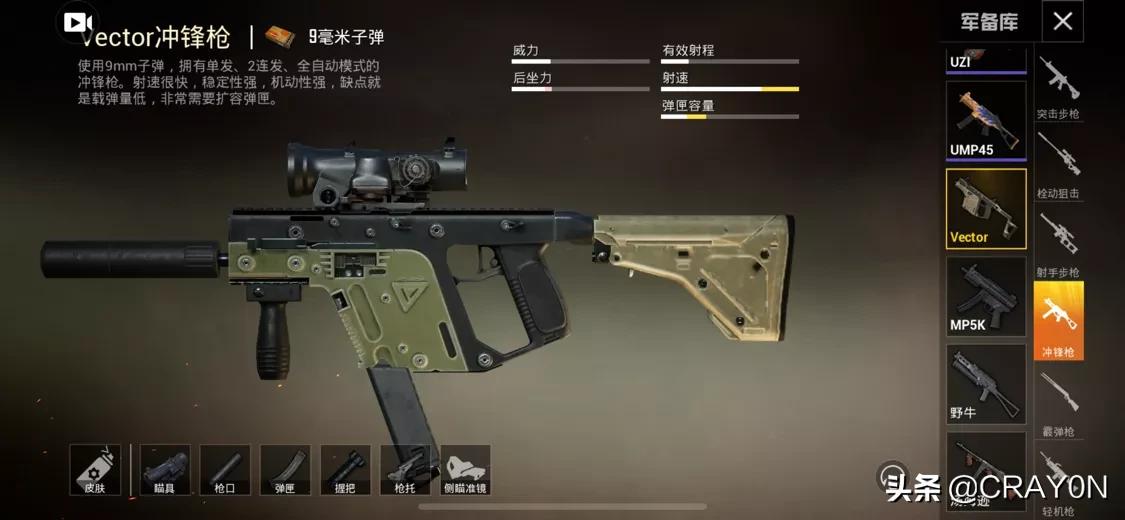Choose the MP5K submachine gun
Screen dimensions: 1125x520
pos(986,296)
